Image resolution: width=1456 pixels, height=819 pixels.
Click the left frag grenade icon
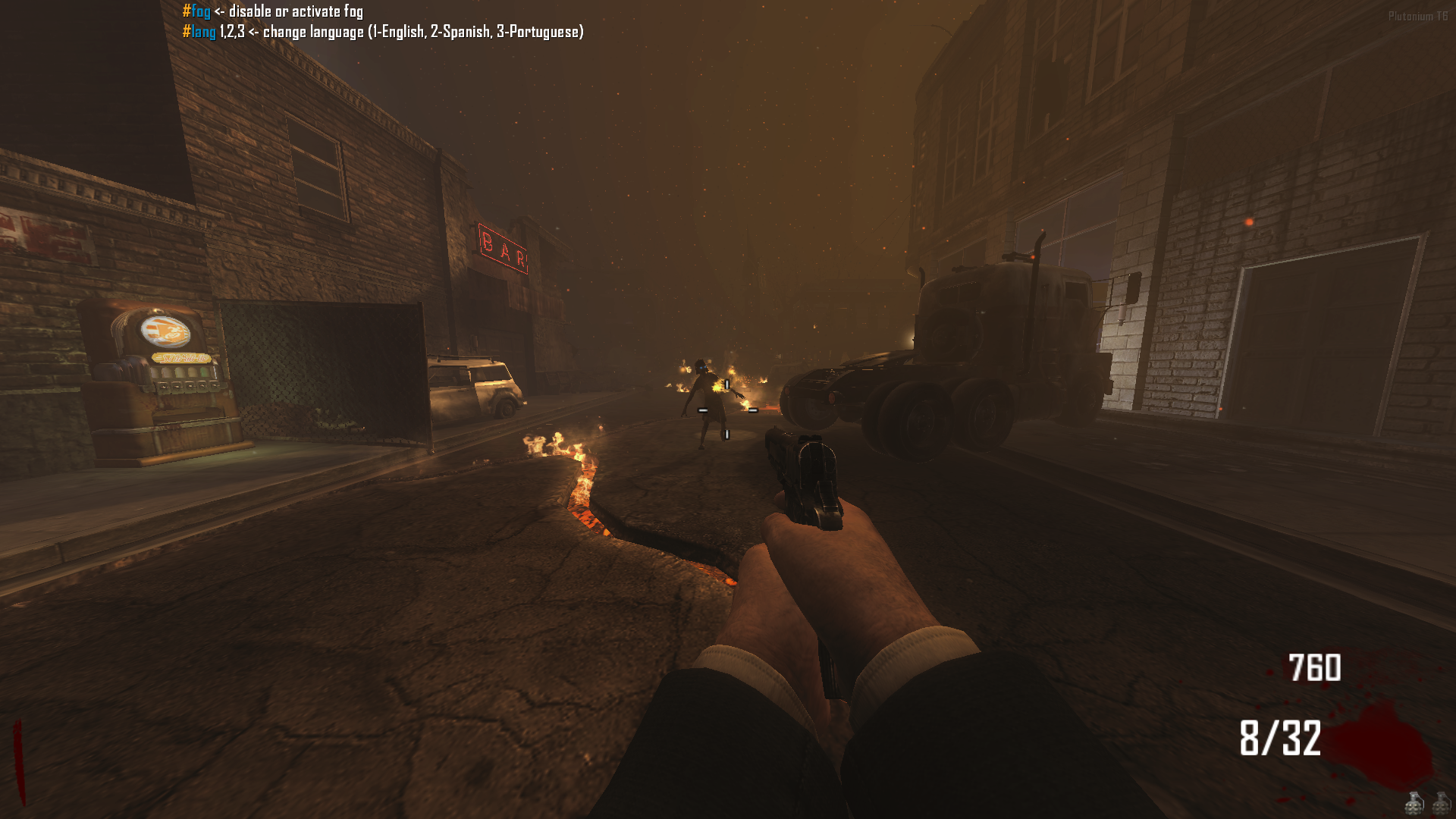1414,805
